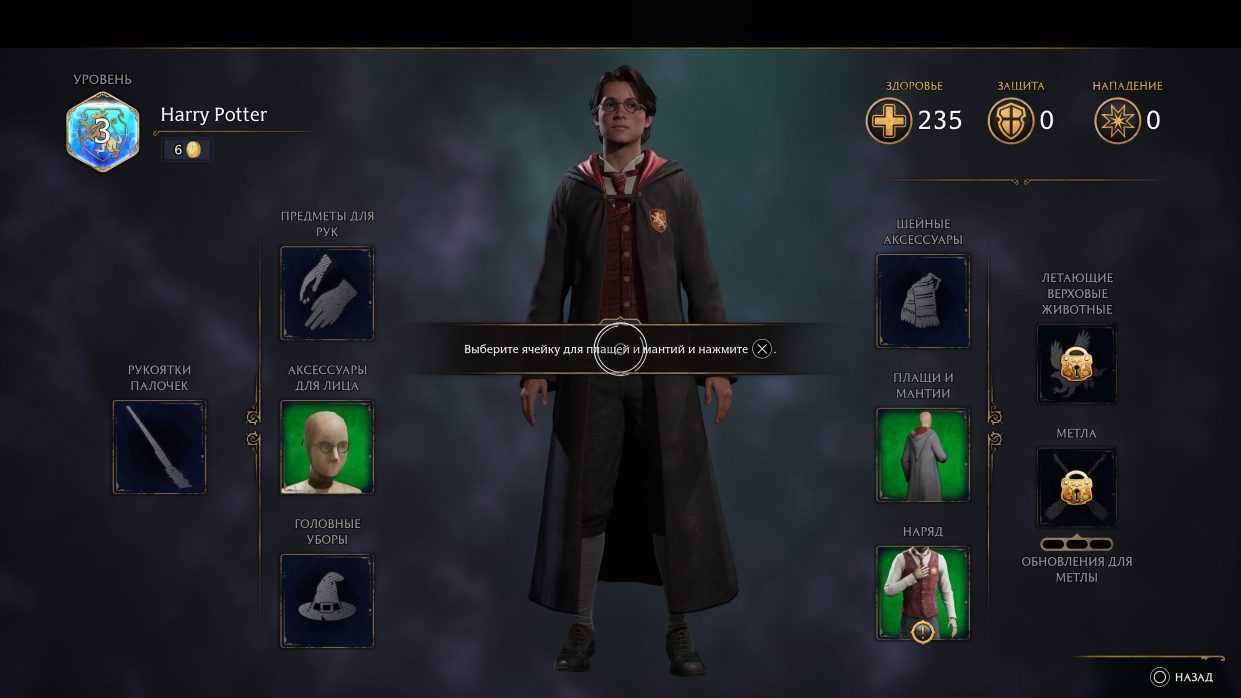Choose the facewear glasses slot
The height and width of the screenshot is (698, 1241).
[x=327, y=447]
